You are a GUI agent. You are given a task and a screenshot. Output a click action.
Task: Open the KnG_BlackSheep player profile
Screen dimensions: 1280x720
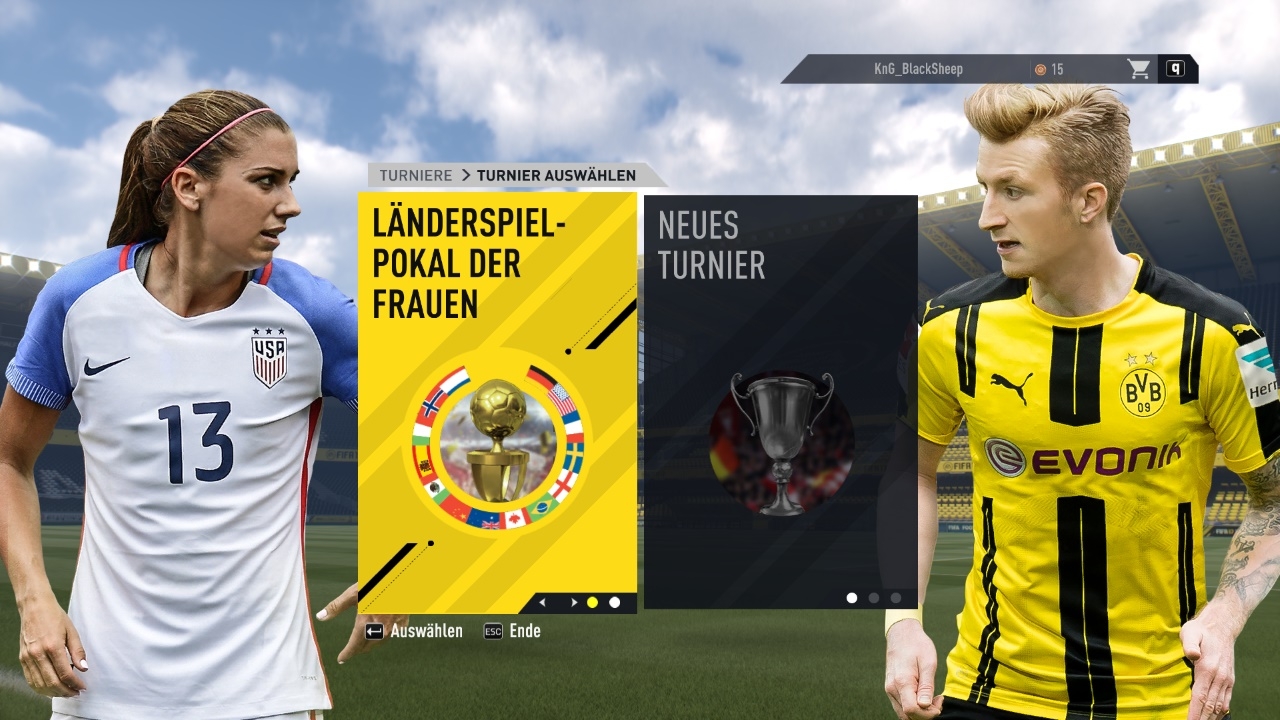tap(917, 69)
